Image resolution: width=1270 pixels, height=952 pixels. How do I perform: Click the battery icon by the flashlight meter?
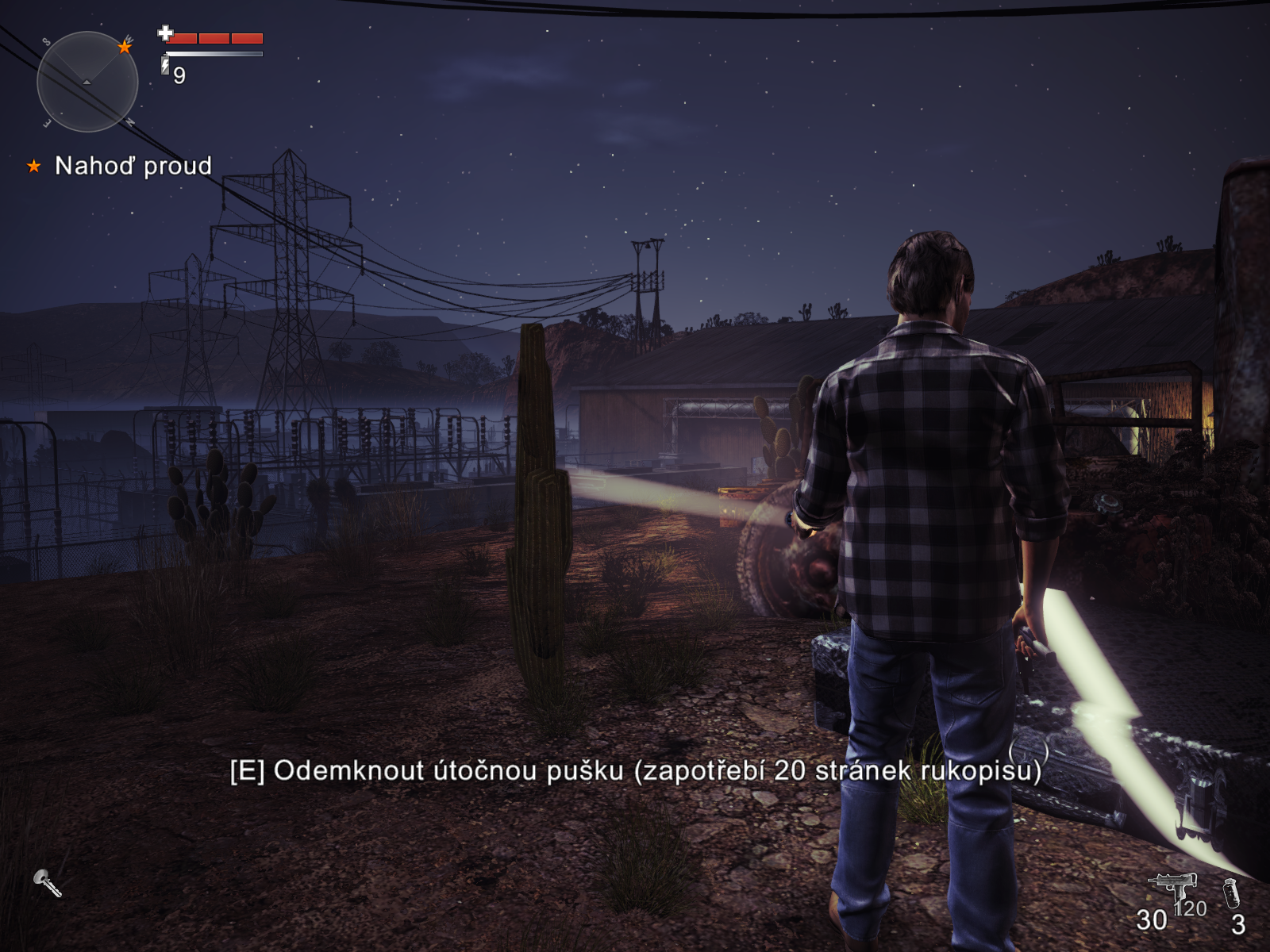point(165,65)
